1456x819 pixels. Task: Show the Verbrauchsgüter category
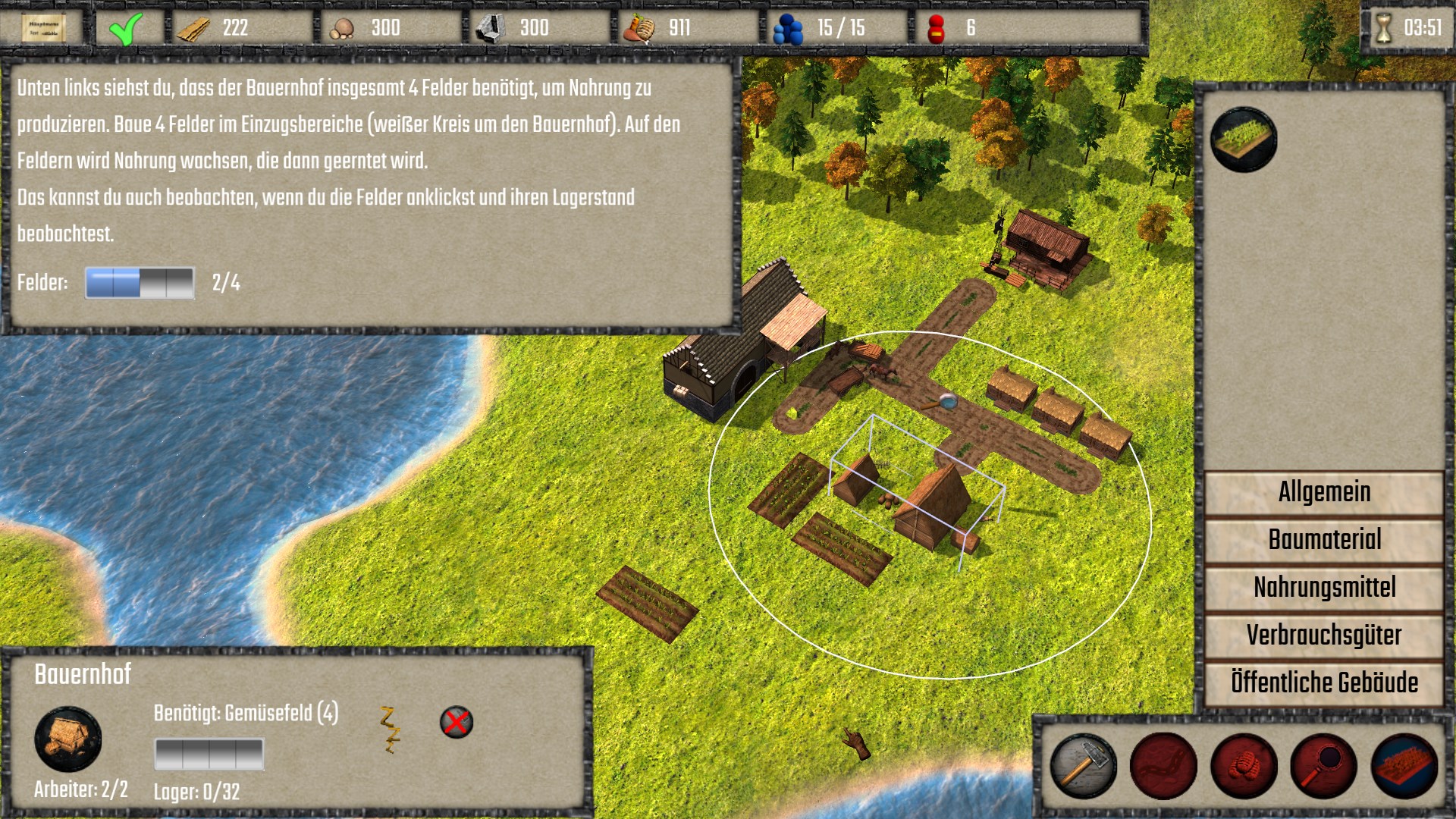[x=1324, y=635]
